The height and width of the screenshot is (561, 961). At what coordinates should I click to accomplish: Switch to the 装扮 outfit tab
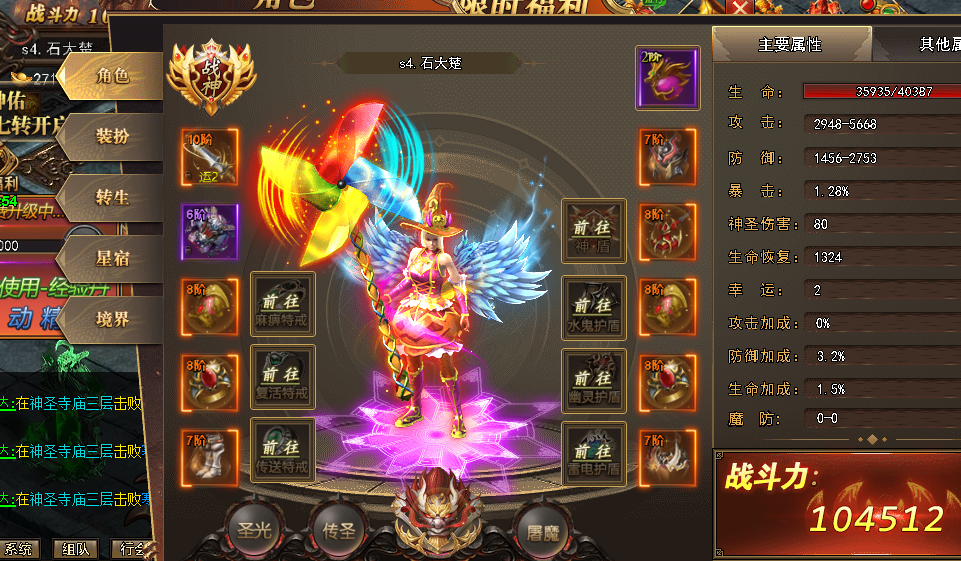pyautogui.click(x=112, y=137)
